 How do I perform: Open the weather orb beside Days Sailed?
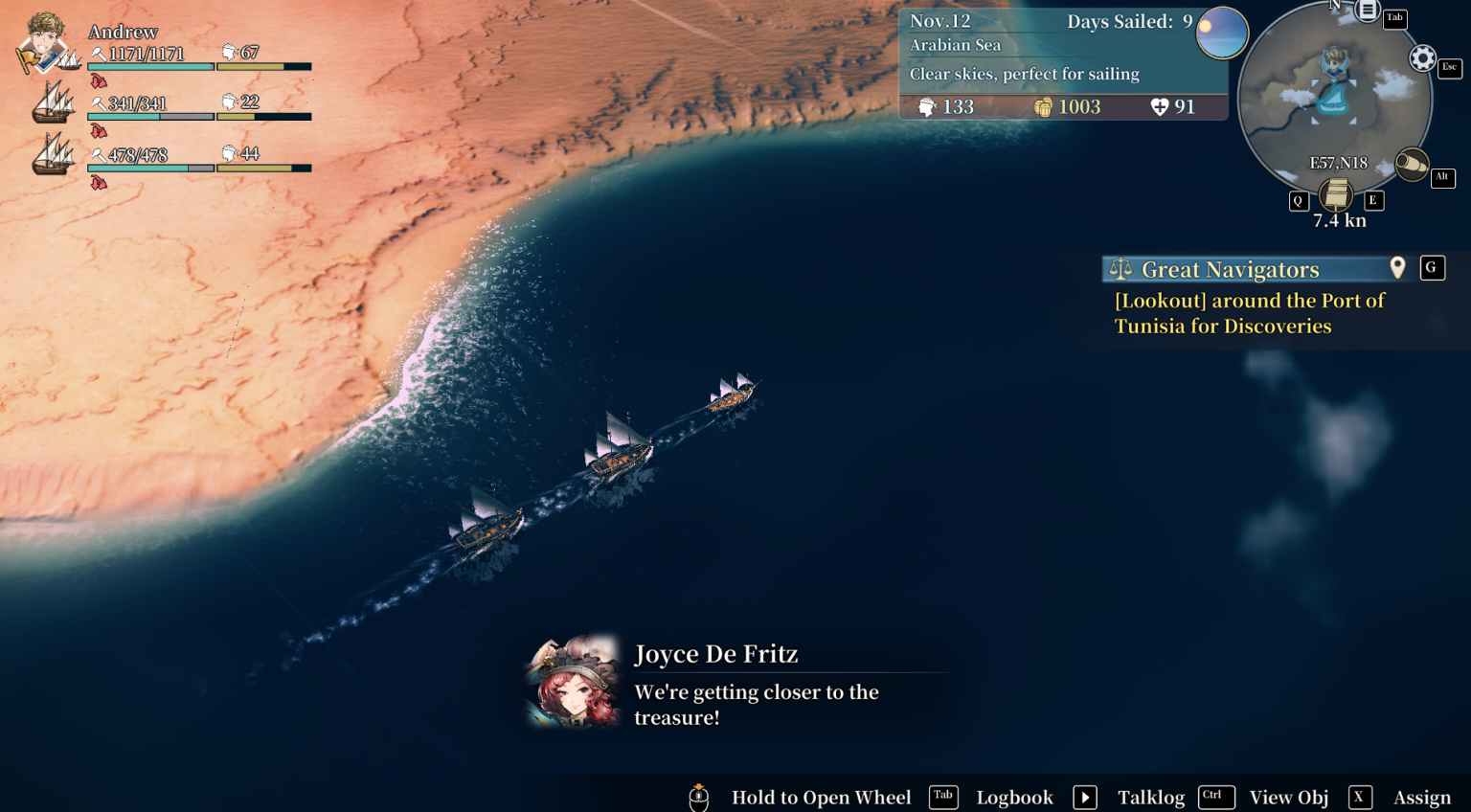click(x=1222, y=34)
